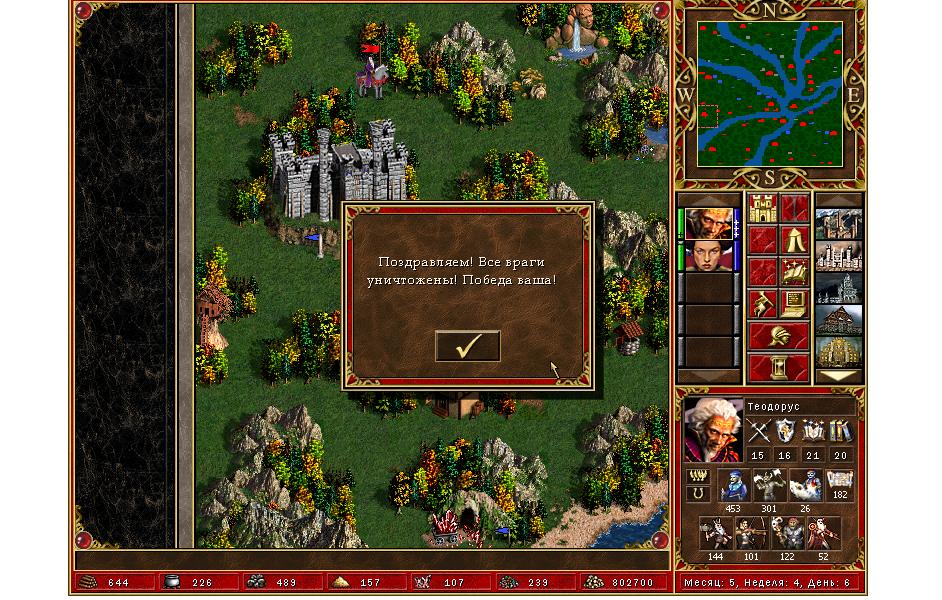Select hero Теодорус in the hero list
This screenshot has height=600, width=942.
click(x=707, y=223)
